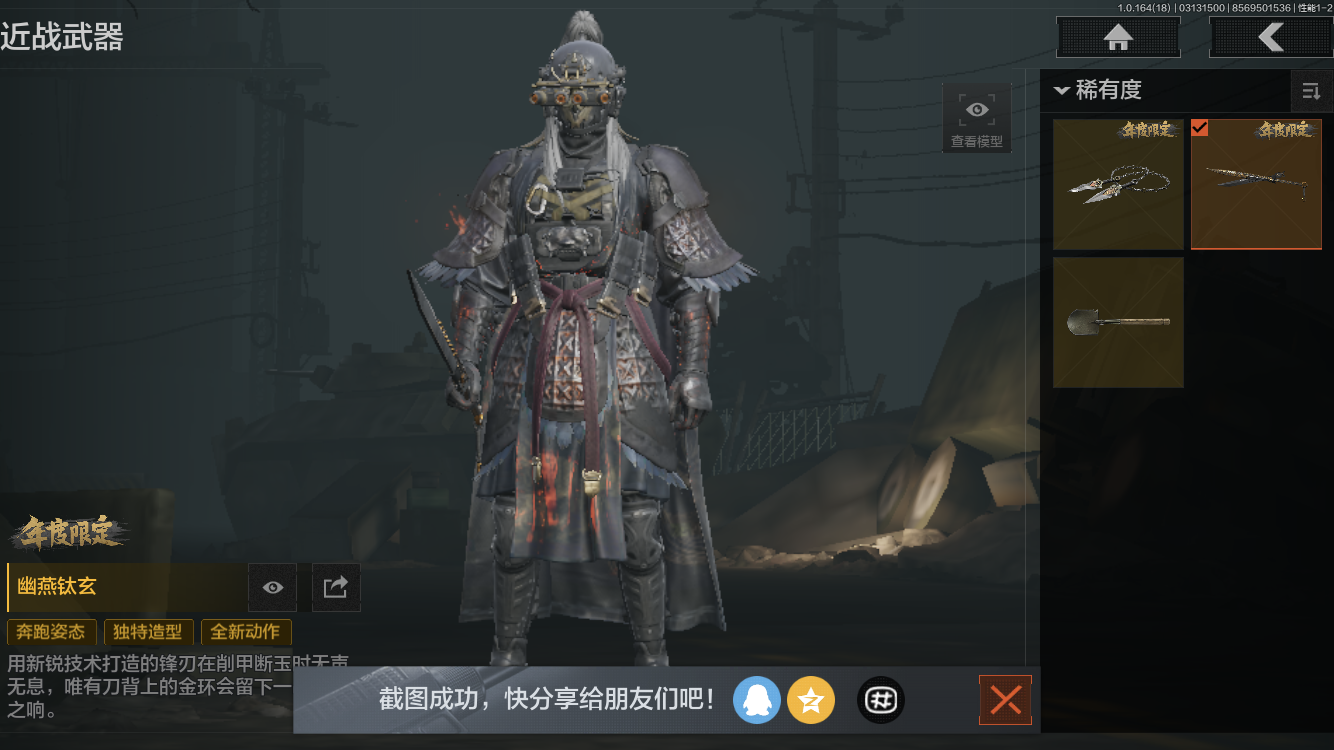Toggle the weapon preview eye beside 幽燕钛玄

[x=272, y=587]
